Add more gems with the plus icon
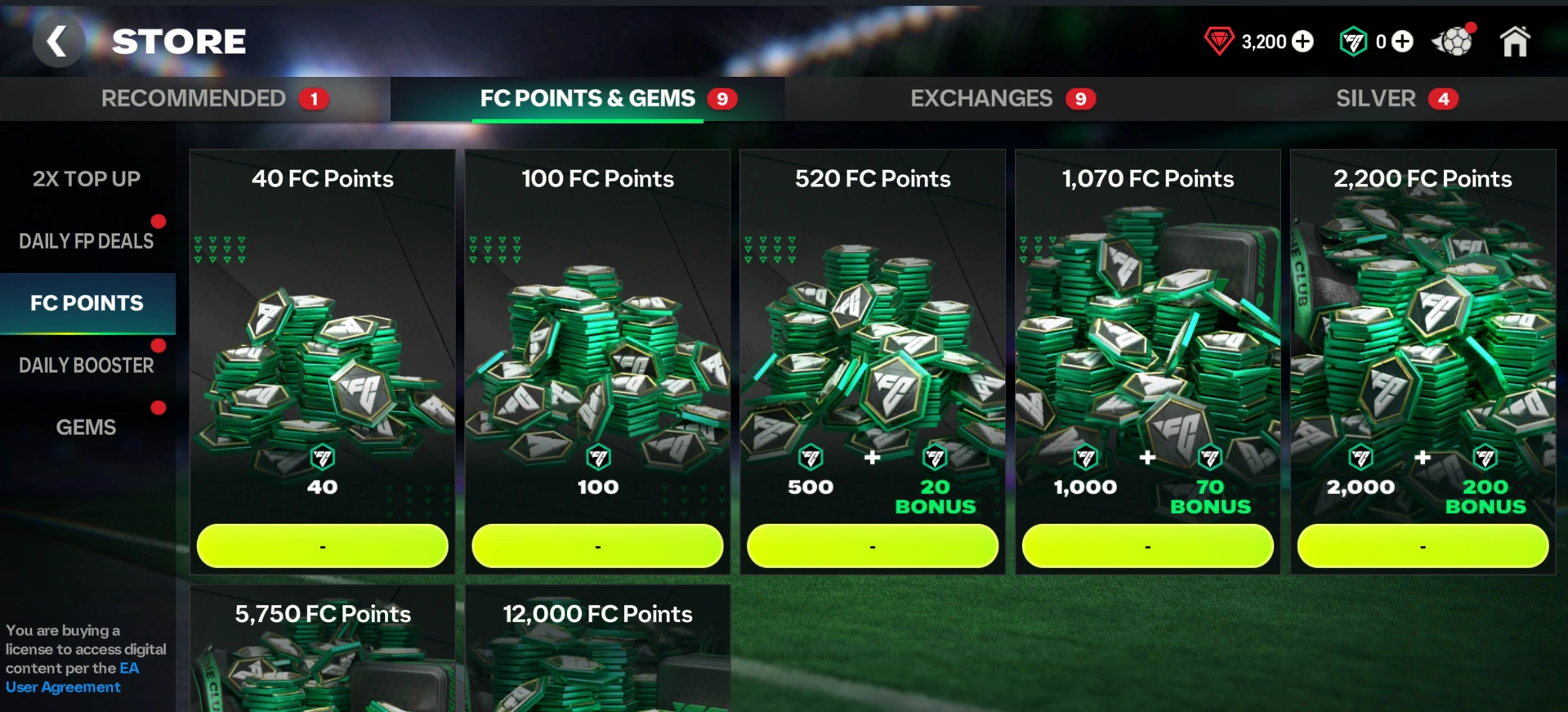Viewport: 1568px width, 712px height. [x=1302, y=42]
